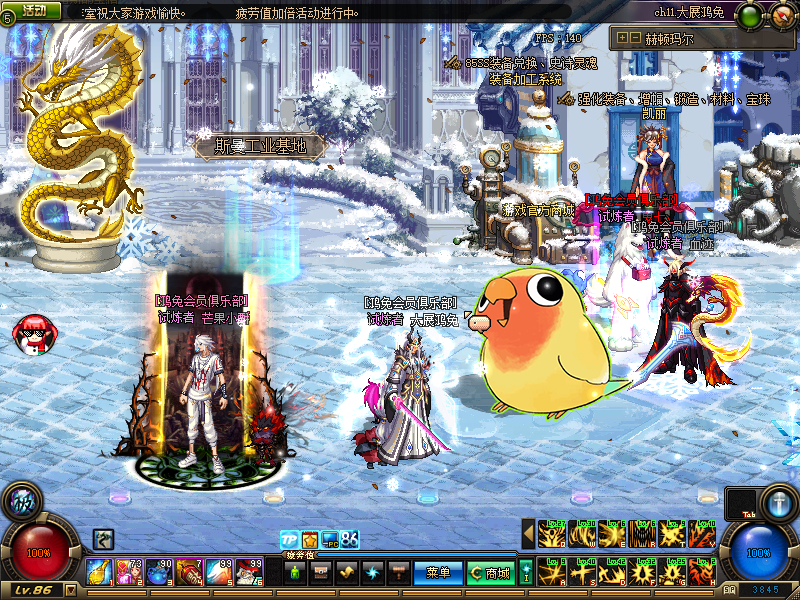This screenshot has height=600, width=800.
Task: Open the 菜单 menu button
Action: (x=438, y=573)
